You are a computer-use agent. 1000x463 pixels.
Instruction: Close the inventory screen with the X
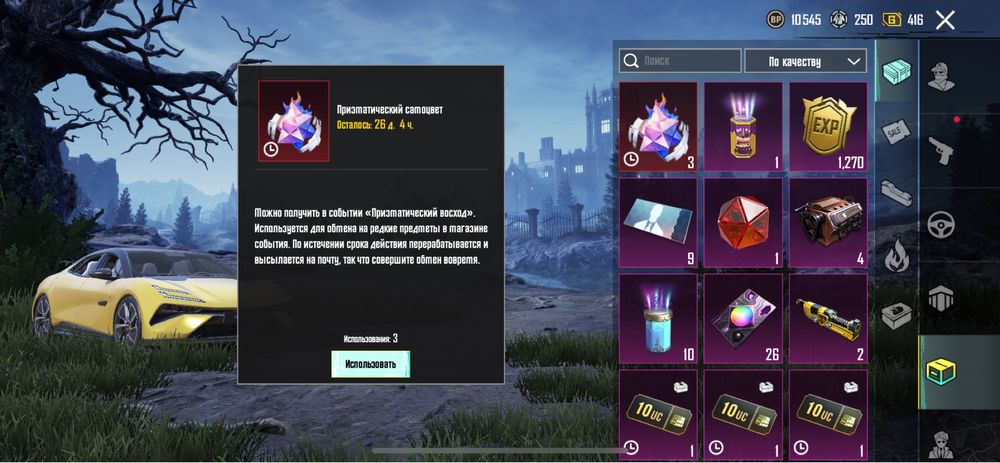tap(945, 19)
